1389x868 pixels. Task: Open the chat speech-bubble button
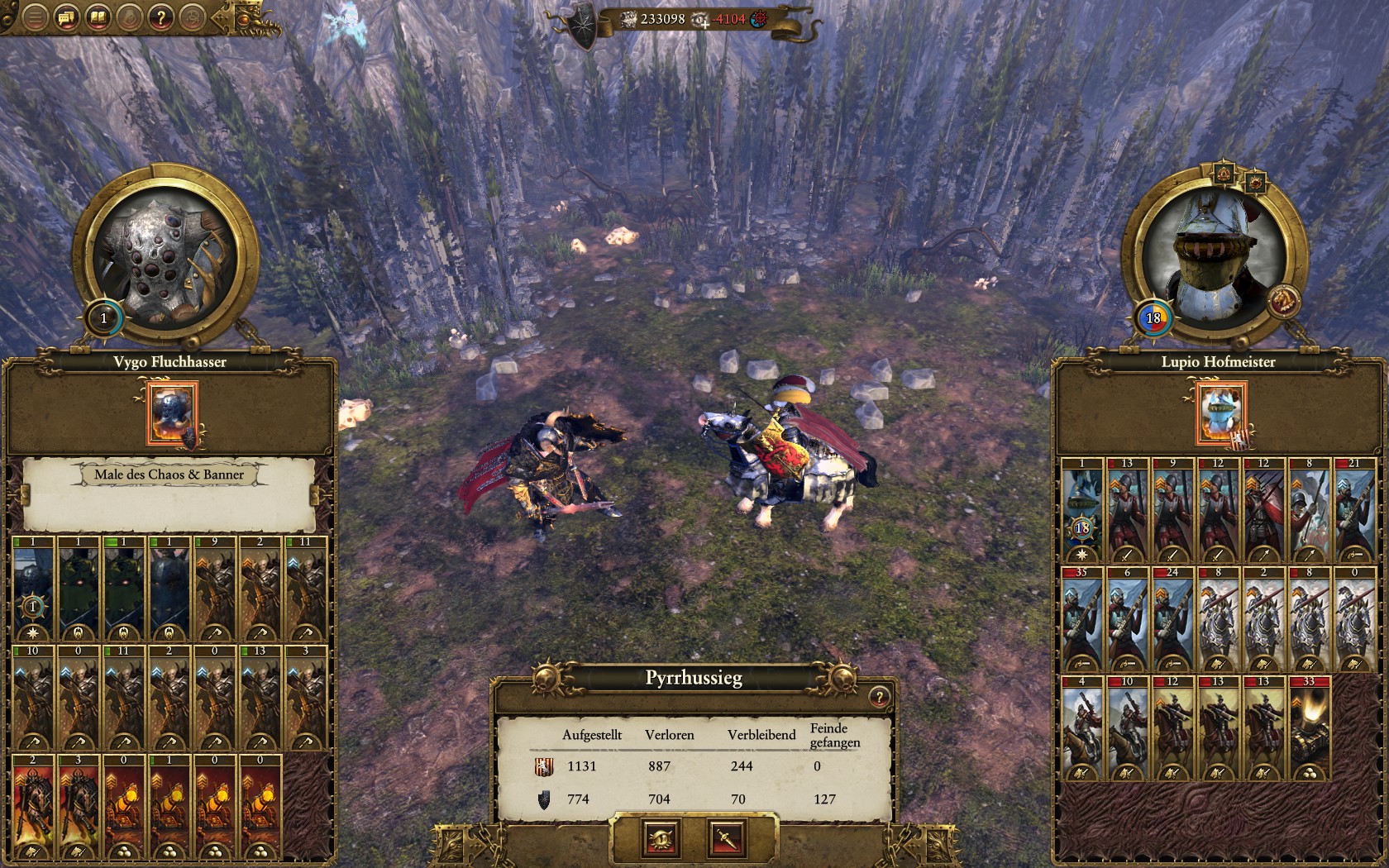point(66,17)
